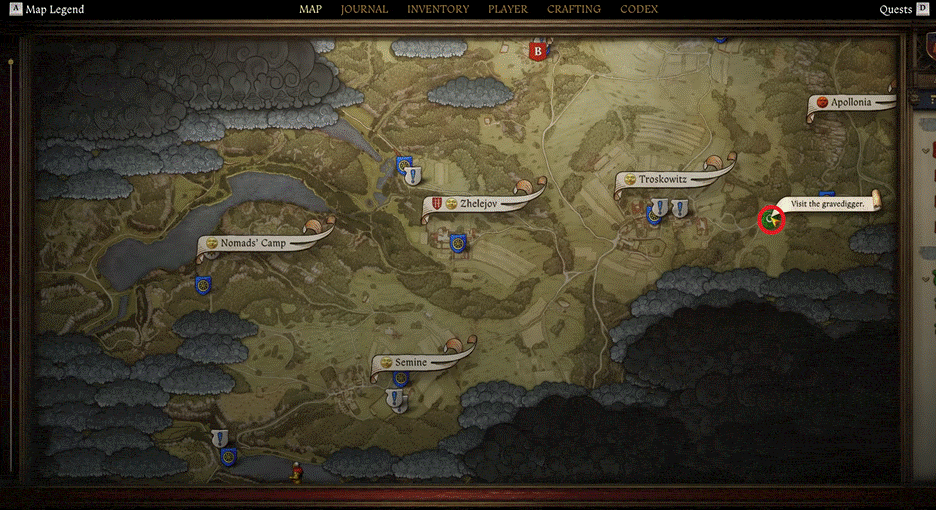Open the Inventory tab

point(438,10)
